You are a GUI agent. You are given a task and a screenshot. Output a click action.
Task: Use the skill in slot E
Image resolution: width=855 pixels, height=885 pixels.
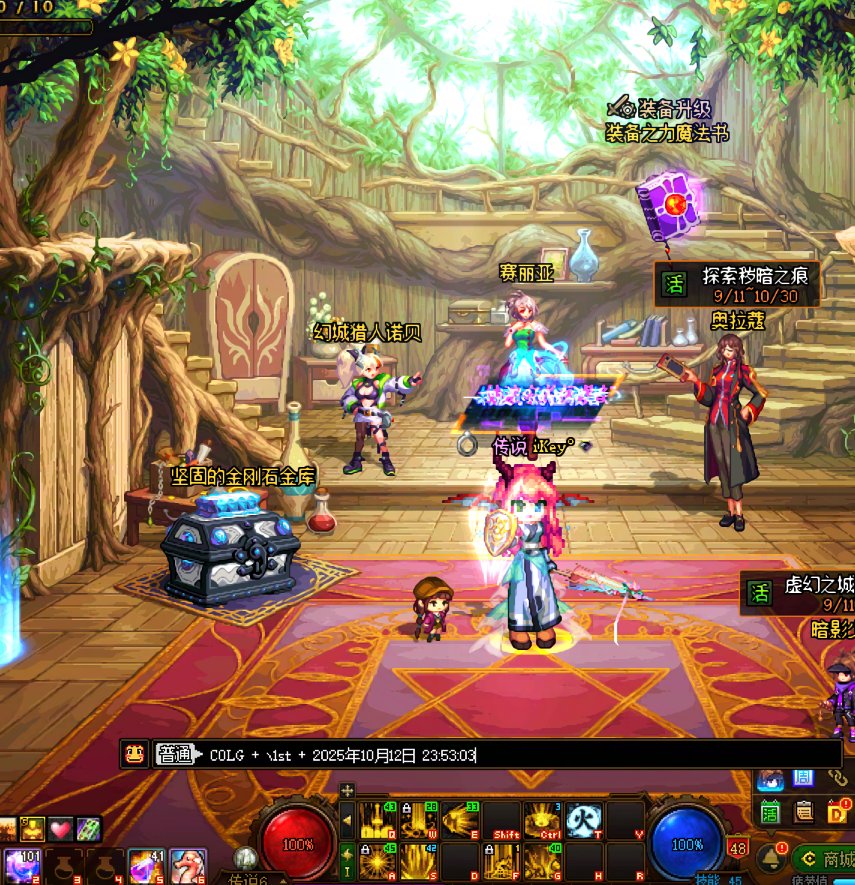(461, 820)
